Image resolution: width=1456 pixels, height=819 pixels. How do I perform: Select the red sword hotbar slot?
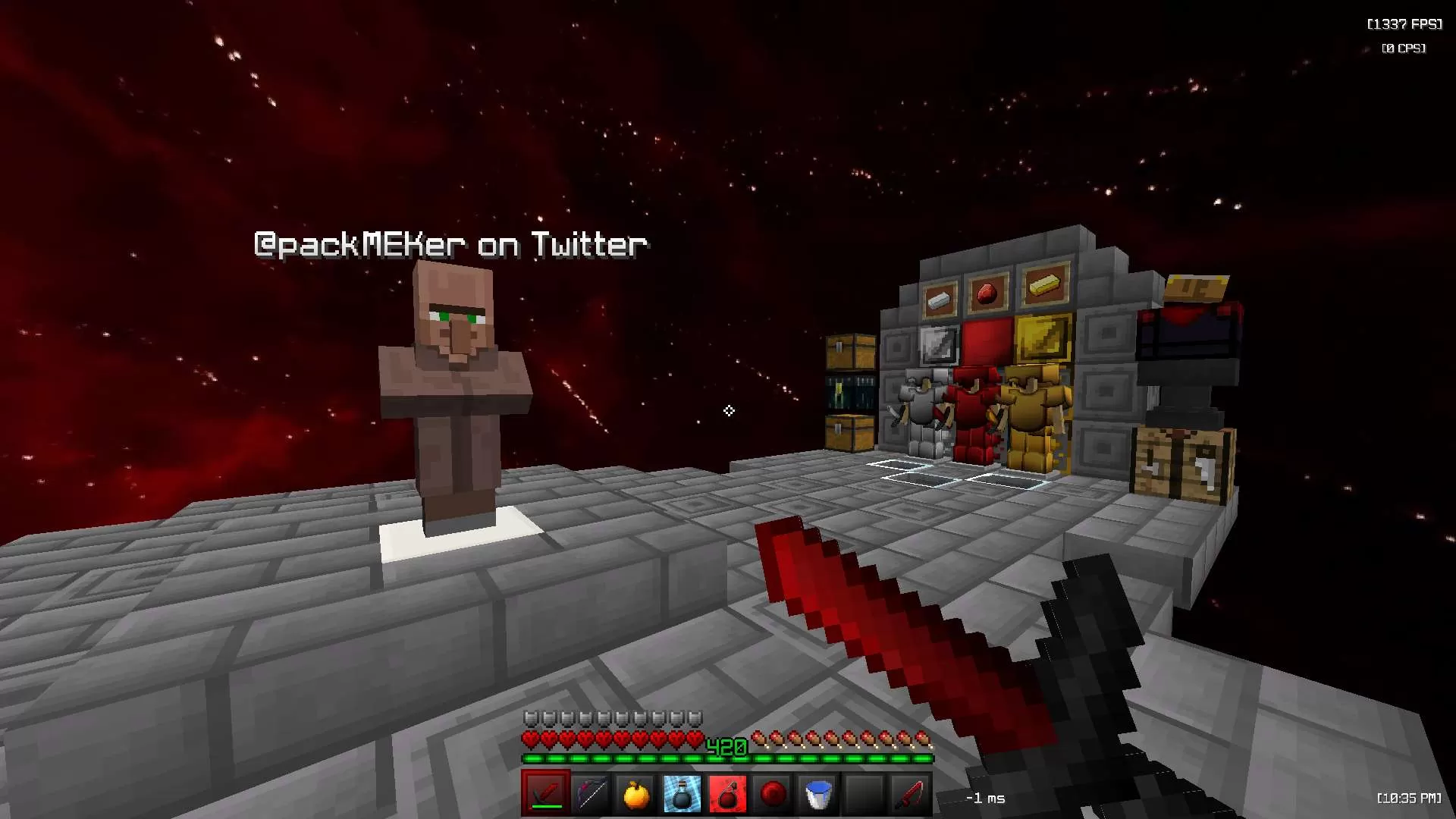[545, 794]
